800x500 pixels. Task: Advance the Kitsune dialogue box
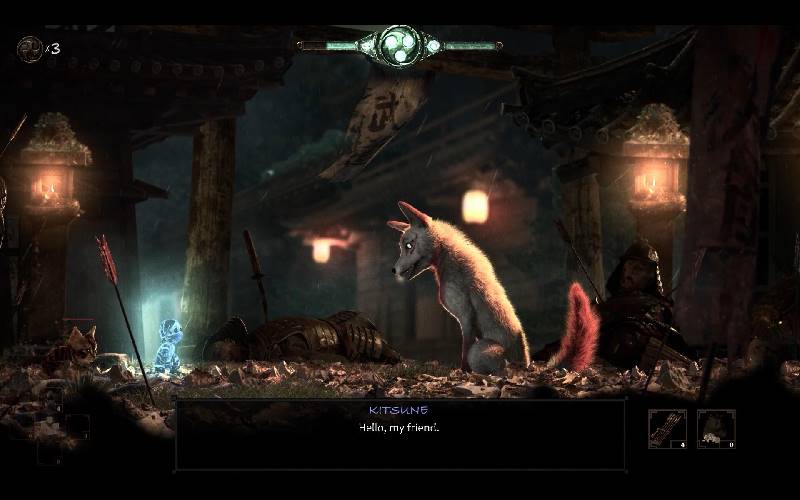pos(400,434)
